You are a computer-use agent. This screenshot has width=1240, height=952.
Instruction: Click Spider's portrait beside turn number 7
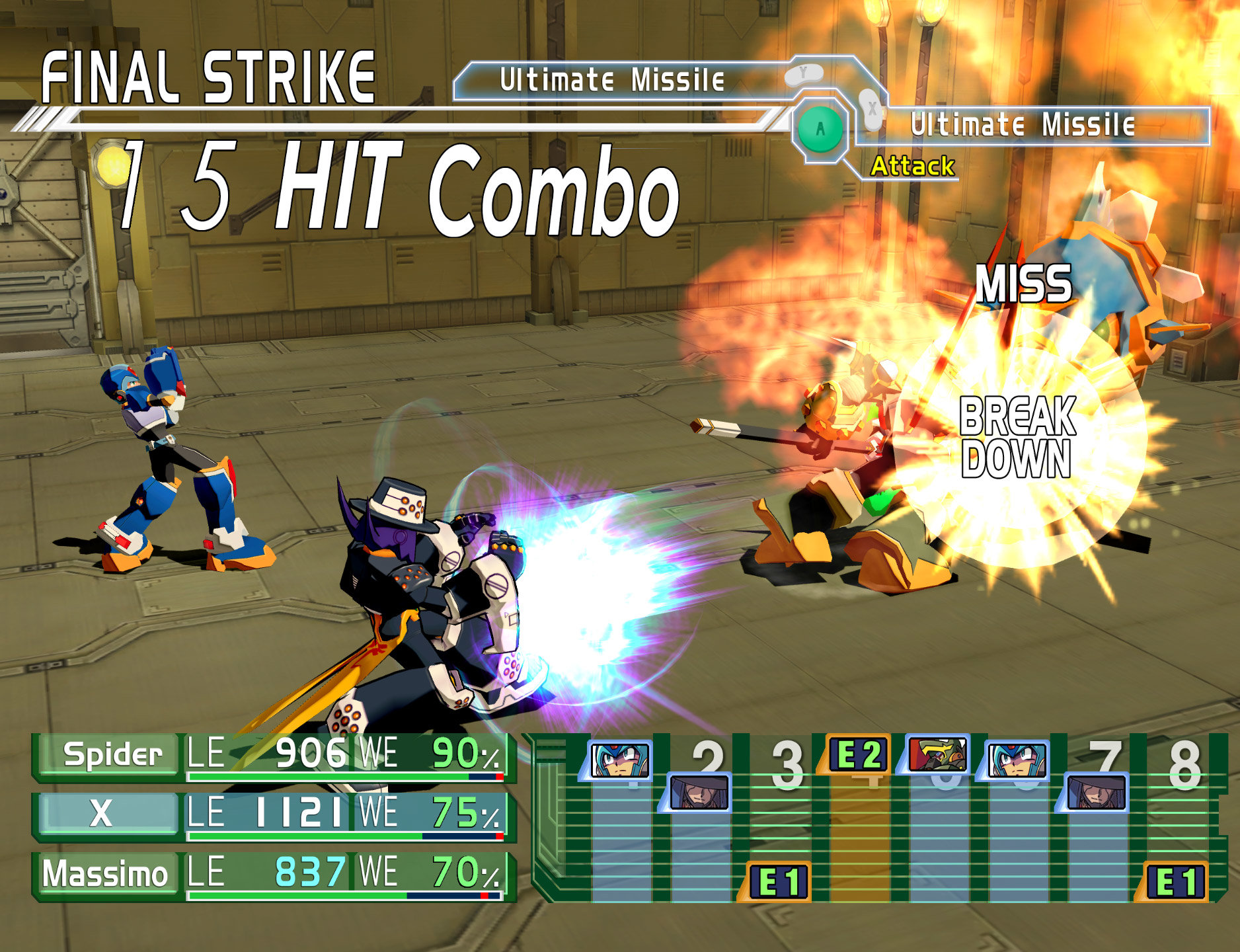1096,792
